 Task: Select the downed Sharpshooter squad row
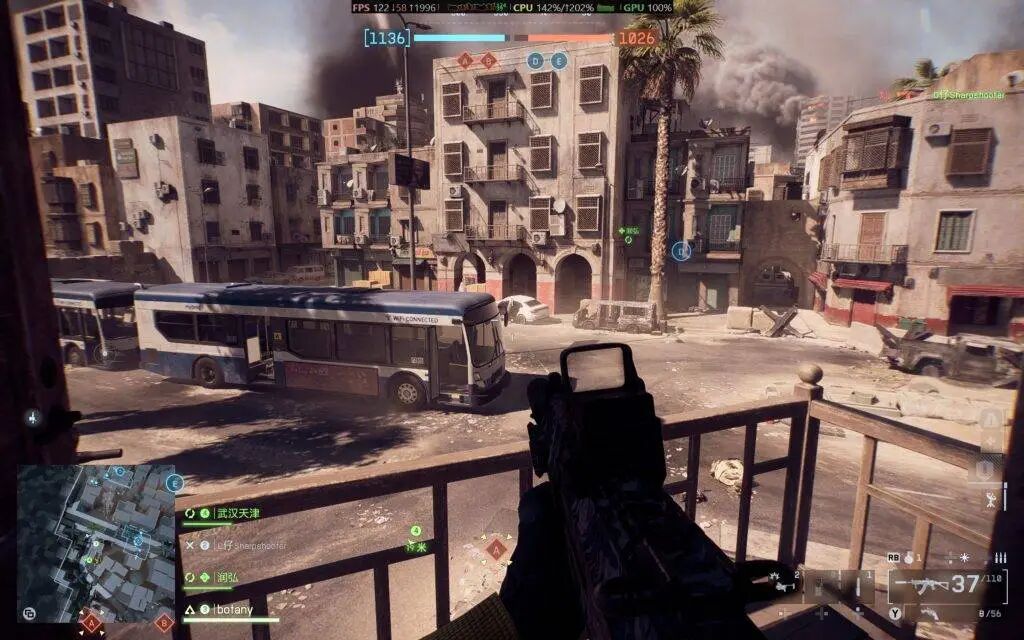pyautogui.click(x=250, y=545)
